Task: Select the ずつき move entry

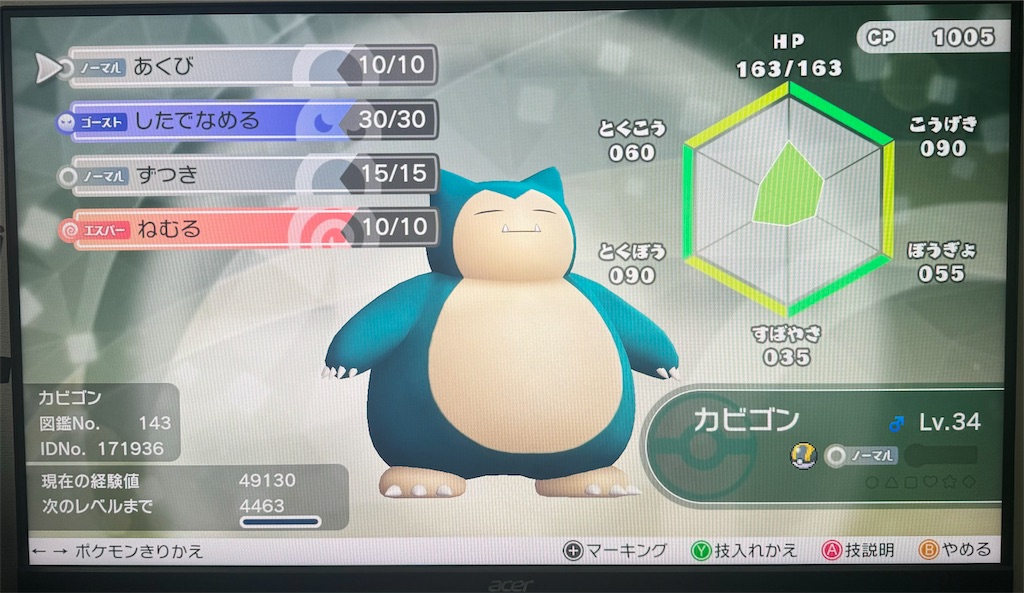Action: pos(250,175)
